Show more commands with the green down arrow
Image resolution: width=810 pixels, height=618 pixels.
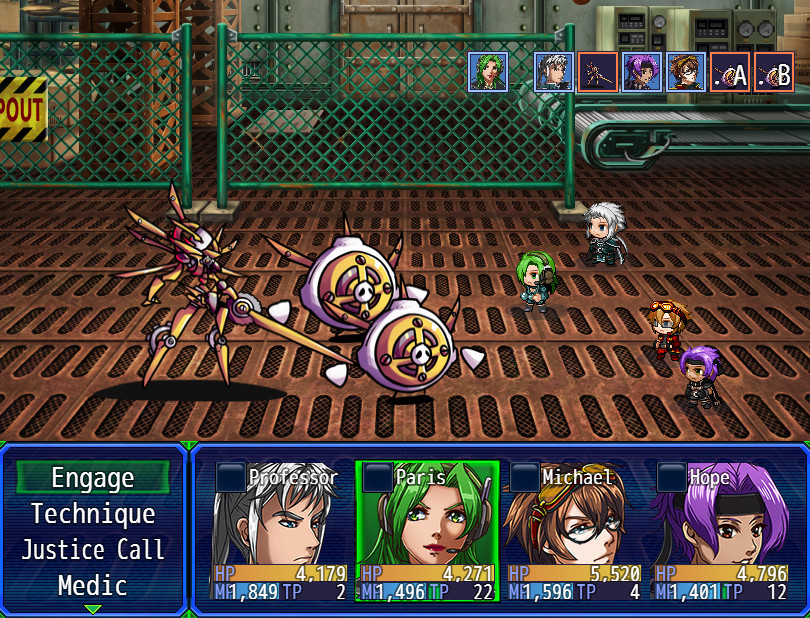click(93, 608)
